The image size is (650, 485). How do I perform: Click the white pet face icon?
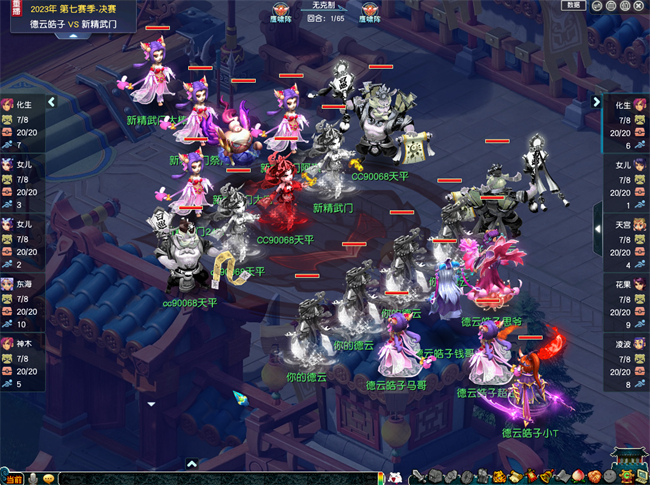pos(396,476)
